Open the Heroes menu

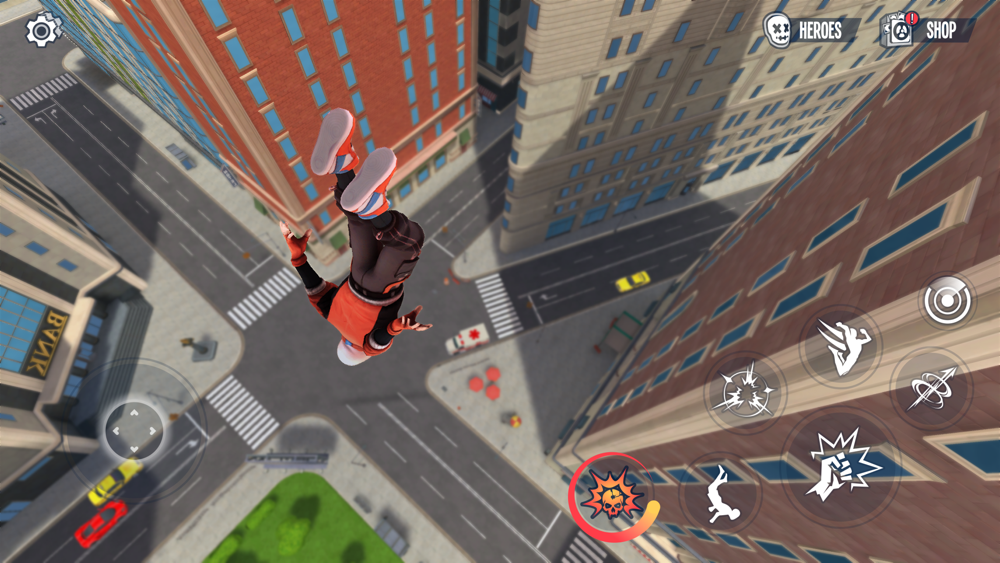[x=806, y=30]
